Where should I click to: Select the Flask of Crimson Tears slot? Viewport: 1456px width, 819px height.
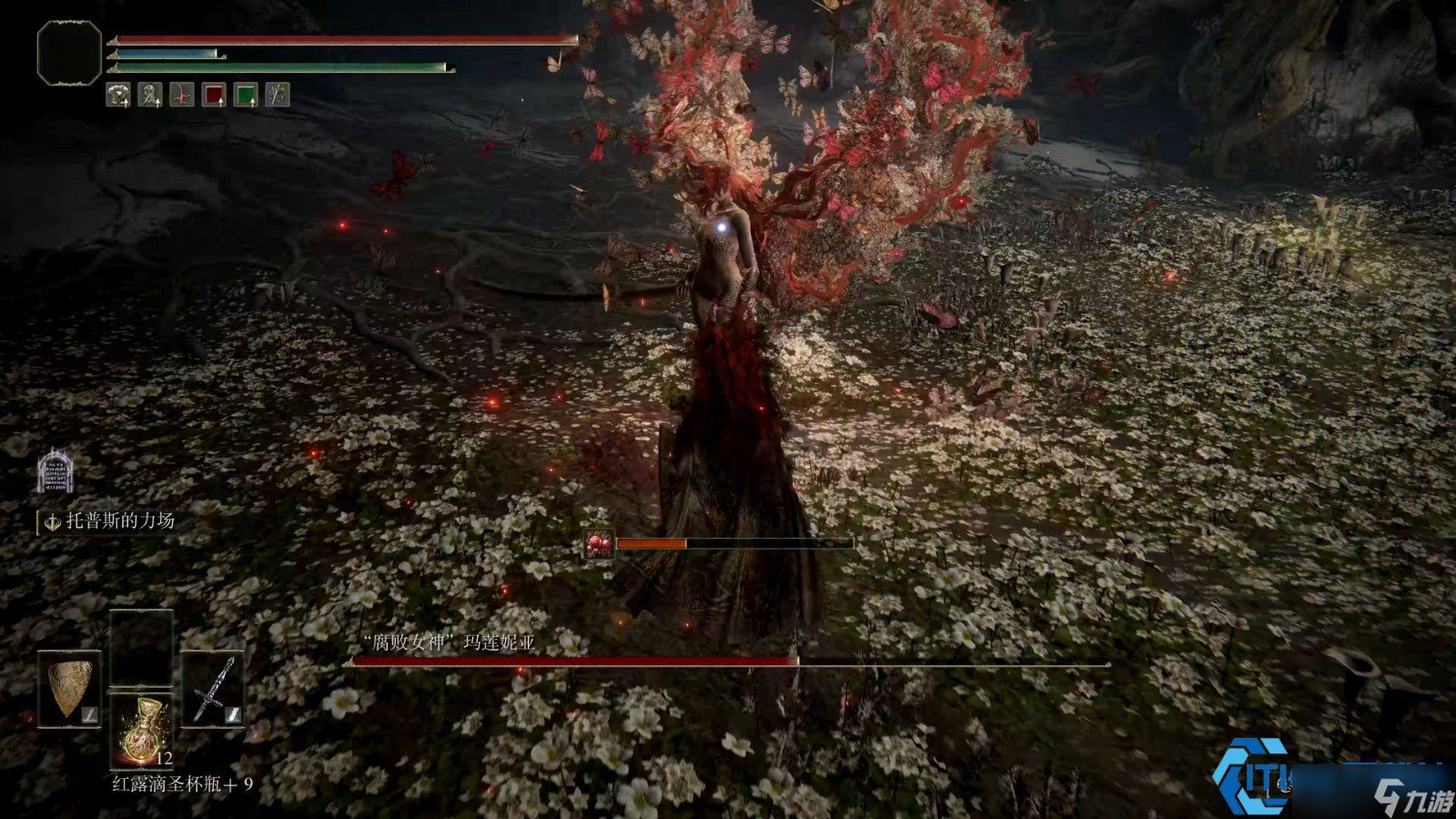[141, 730]
